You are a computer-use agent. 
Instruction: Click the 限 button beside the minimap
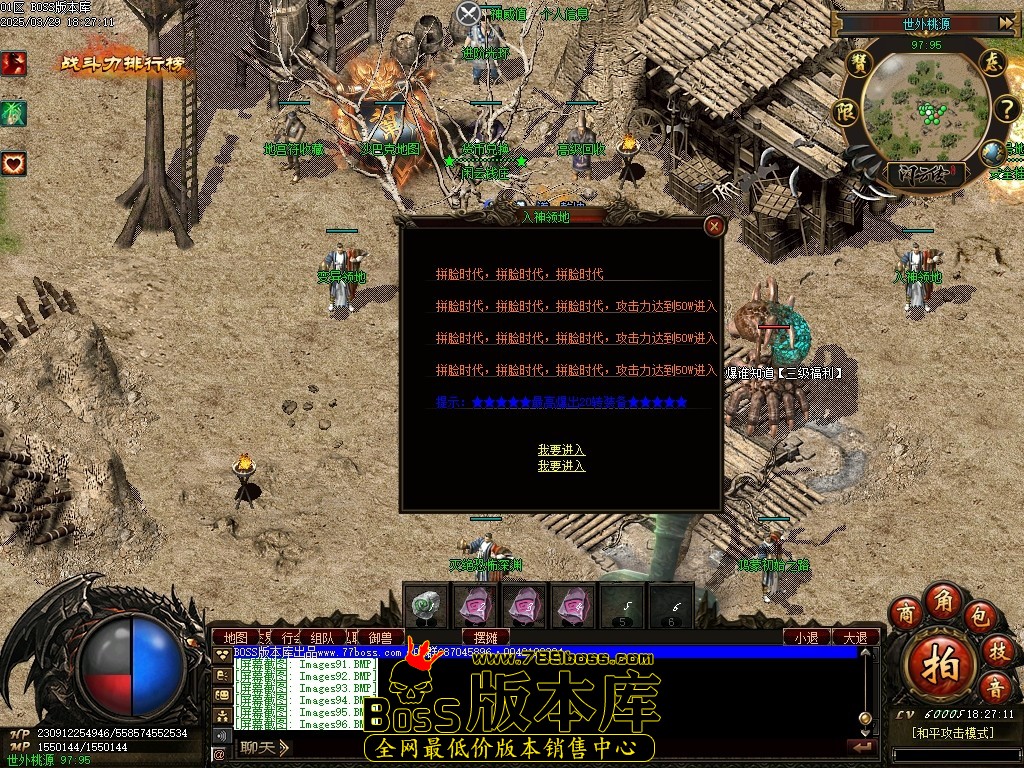pyautogui.click(x=845, y=109)
